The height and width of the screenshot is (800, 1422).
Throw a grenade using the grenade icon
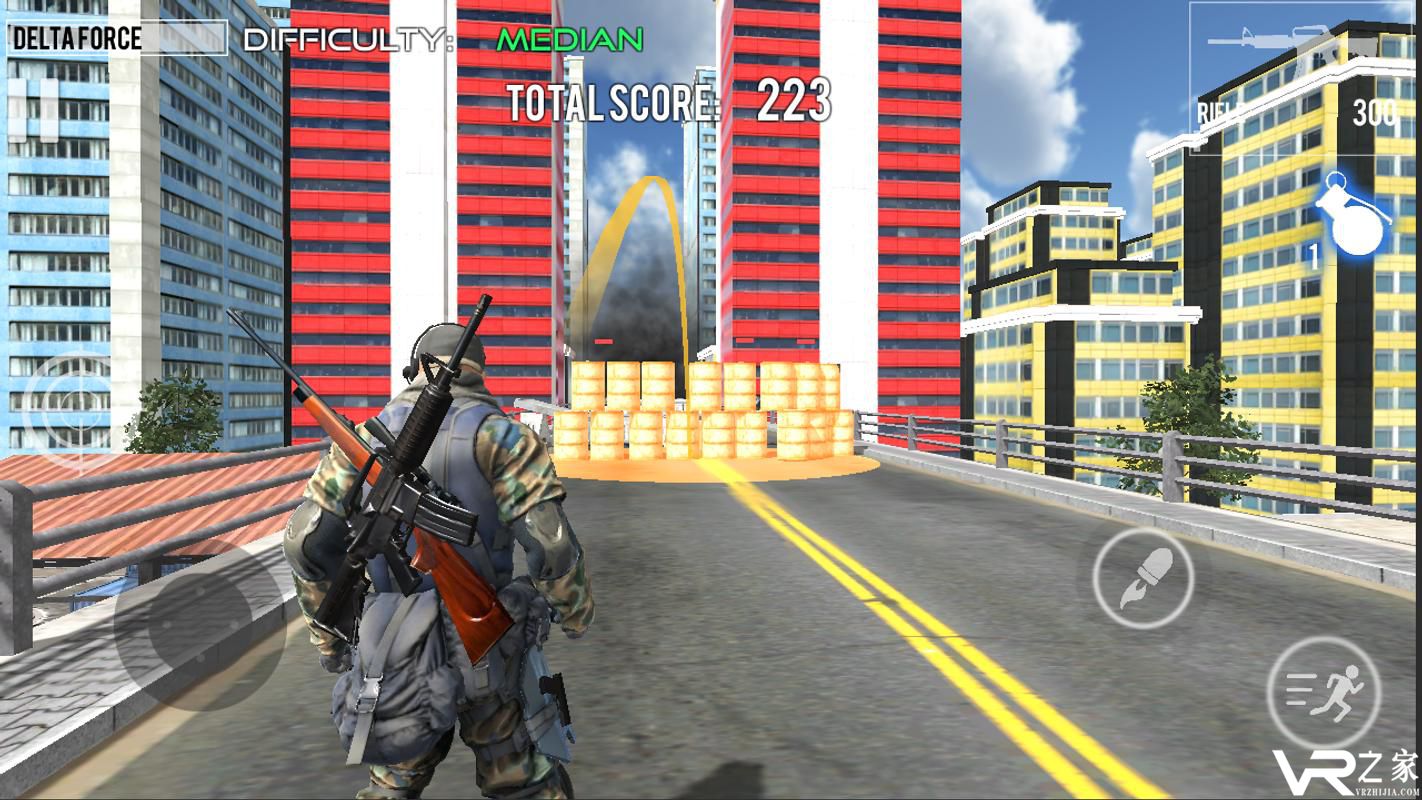(x=1352, y=215)
